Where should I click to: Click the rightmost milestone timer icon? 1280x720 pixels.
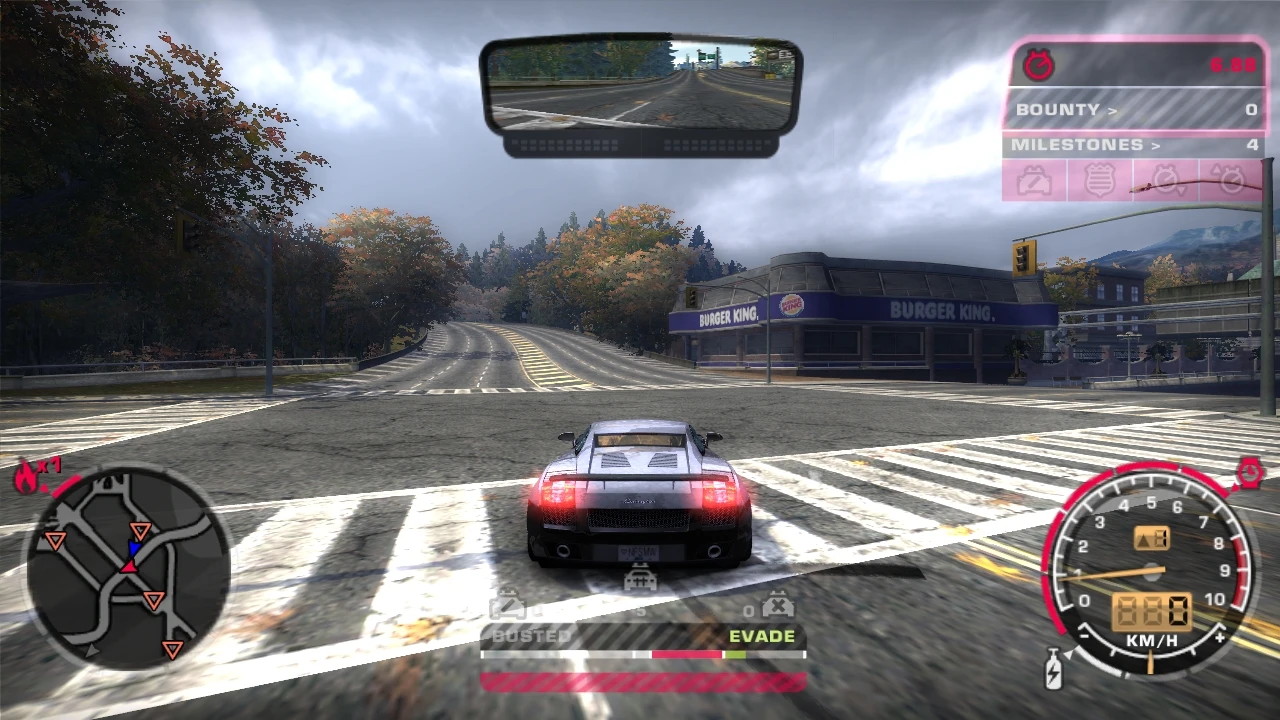(1228, 180)
